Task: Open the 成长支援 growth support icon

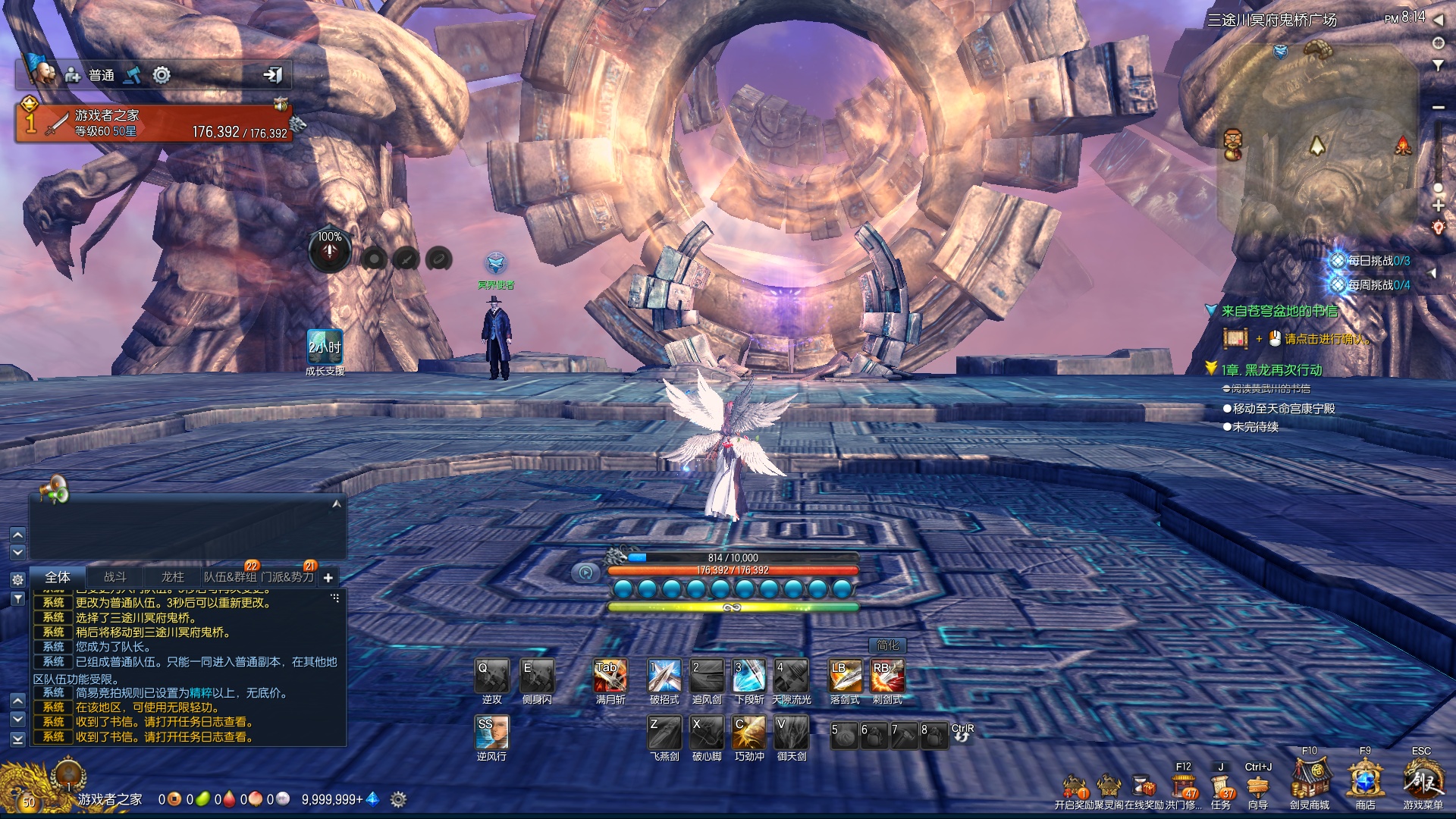Action: (325, 347)
